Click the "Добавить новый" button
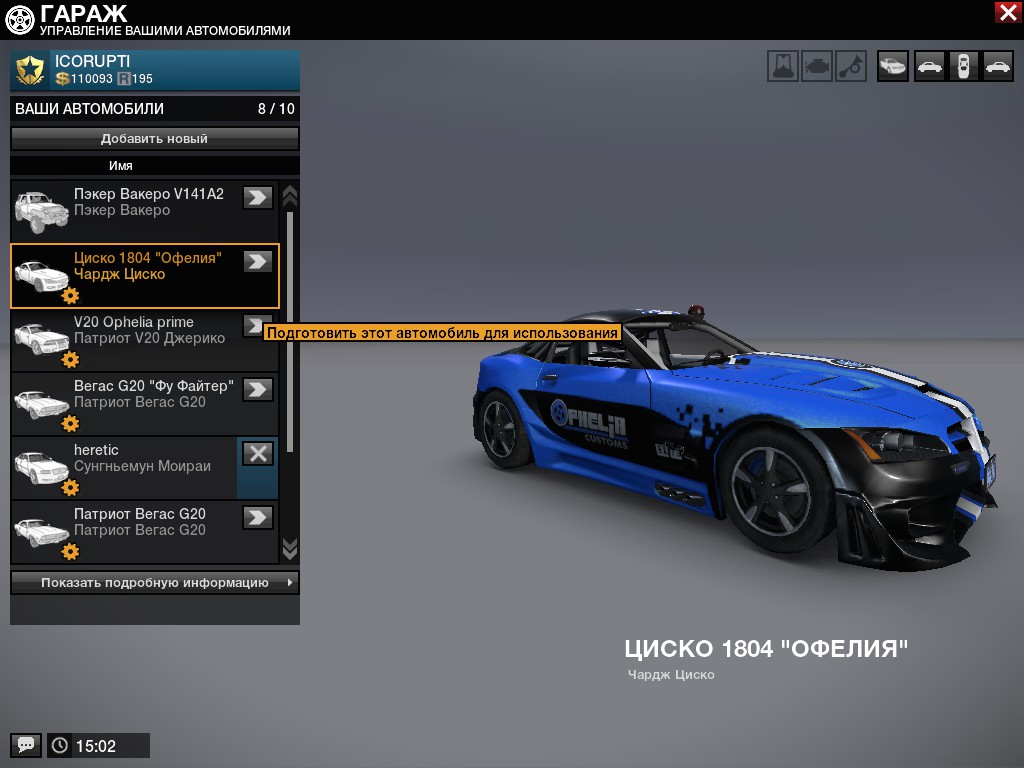This screenshot has height=768, width=1024. click(154, 139)
